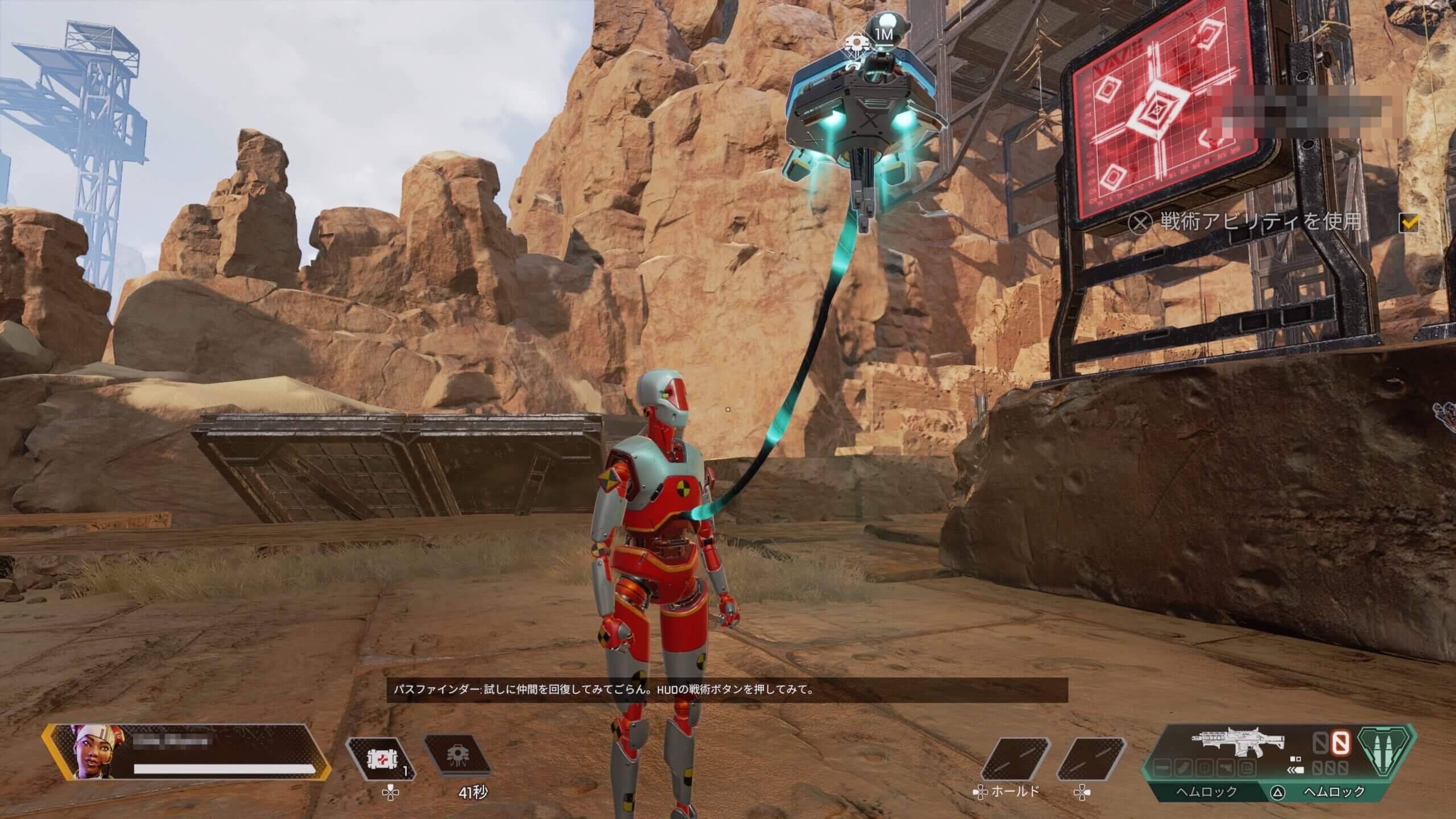
Task: Tick the tactical ability objective checkbox
Action: tap(1408, 224)
